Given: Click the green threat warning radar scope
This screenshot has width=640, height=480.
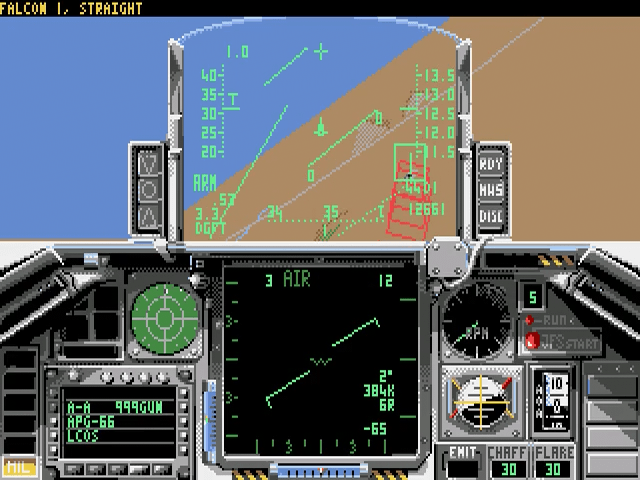Looking at the screenshot, I should [x=164, y=319].
